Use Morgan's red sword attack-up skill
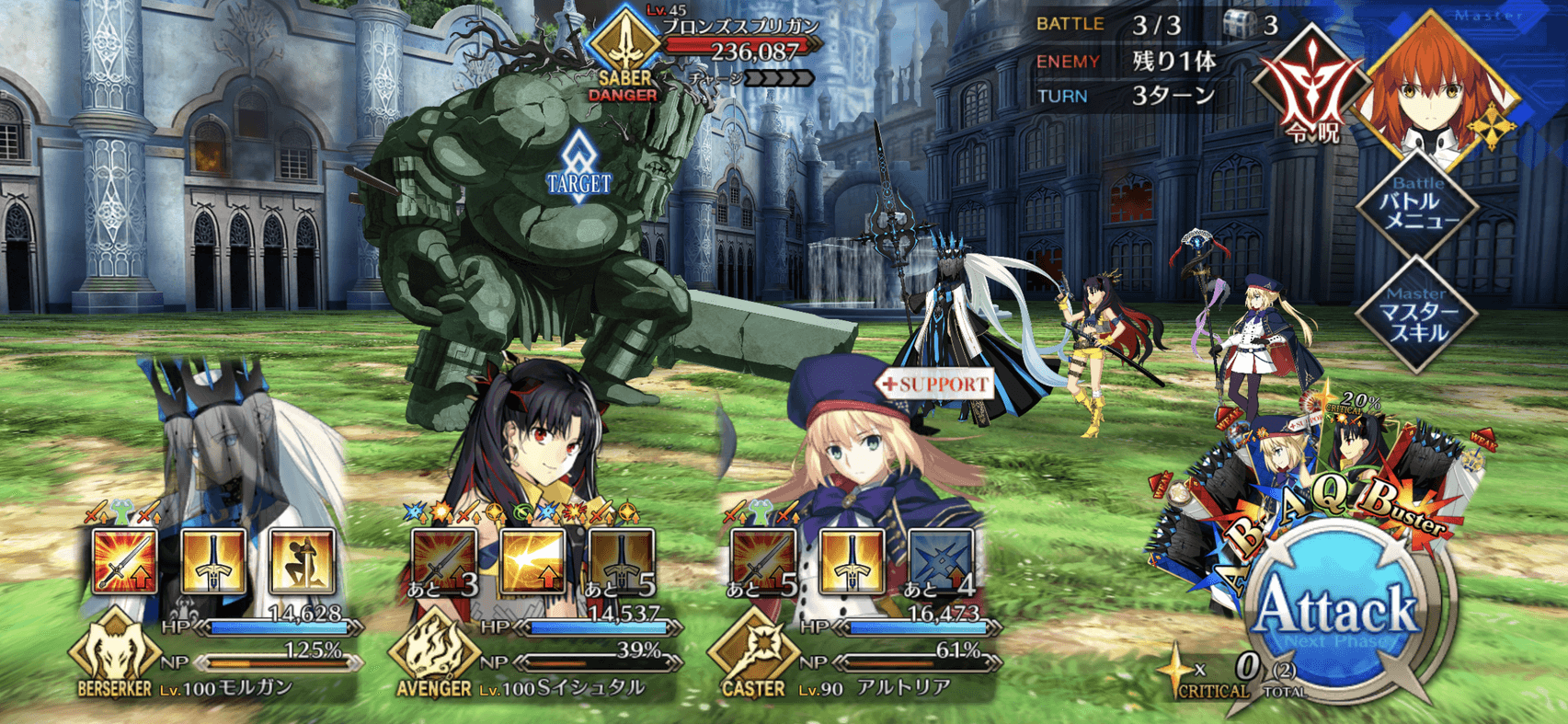The width and height of the screenshot is (1568, 724). [125, 561]
